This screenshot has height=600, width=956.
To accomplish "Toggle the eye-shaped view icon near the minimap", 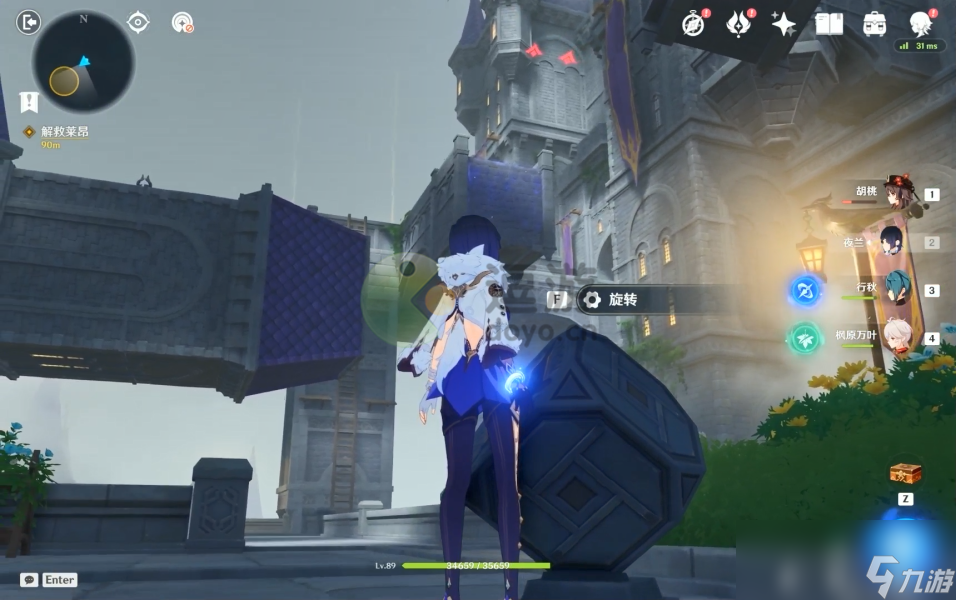I will [139, 22].
